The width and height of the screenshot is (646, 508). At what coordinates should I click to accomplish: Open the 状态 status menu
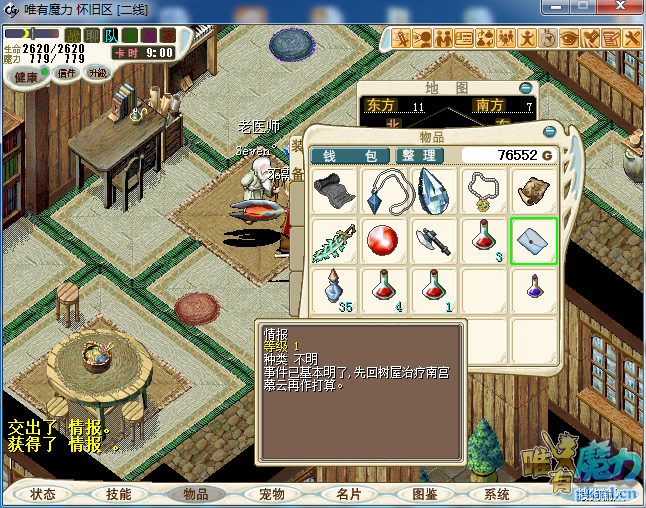point(43,494)
